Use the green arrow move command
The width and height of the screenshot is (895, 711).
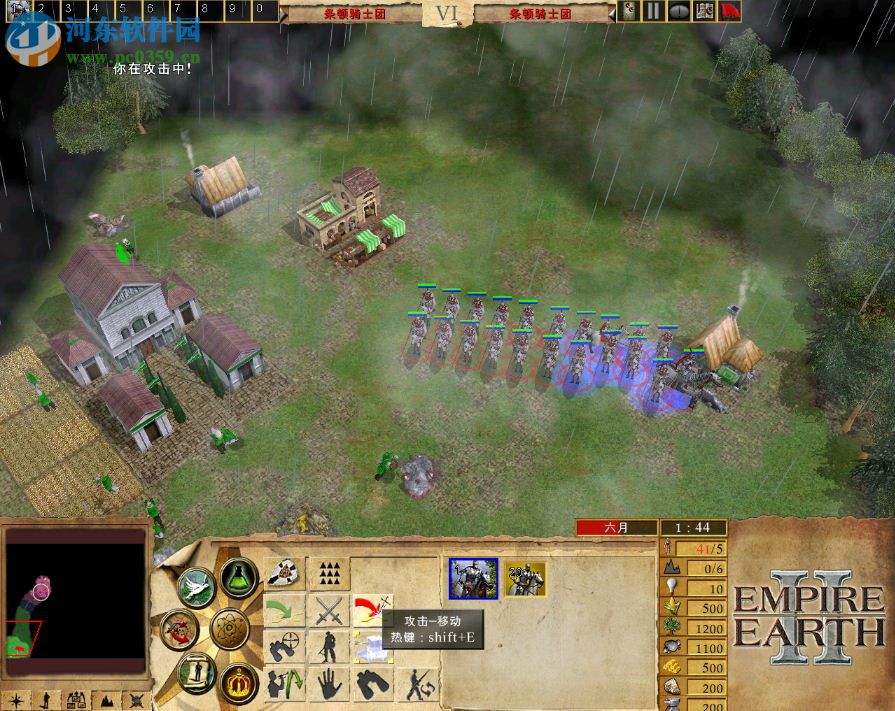tap(285, 610)
